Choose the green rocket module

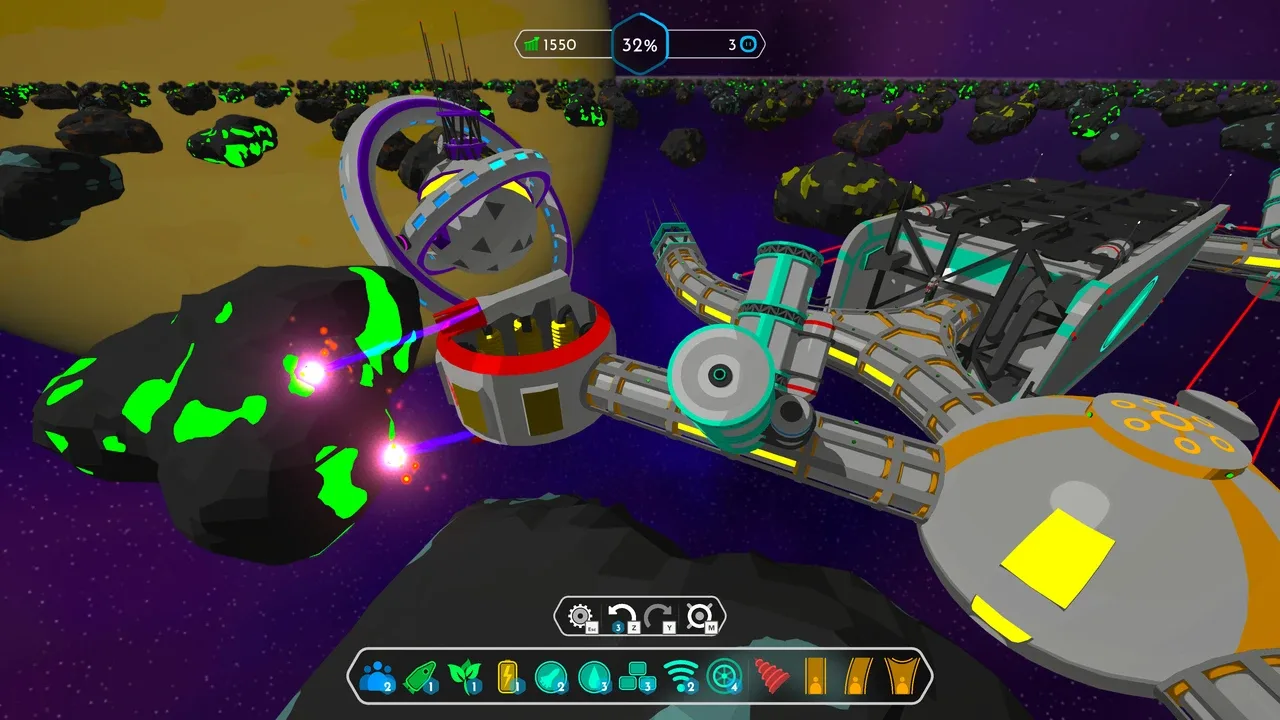point(421,677)
